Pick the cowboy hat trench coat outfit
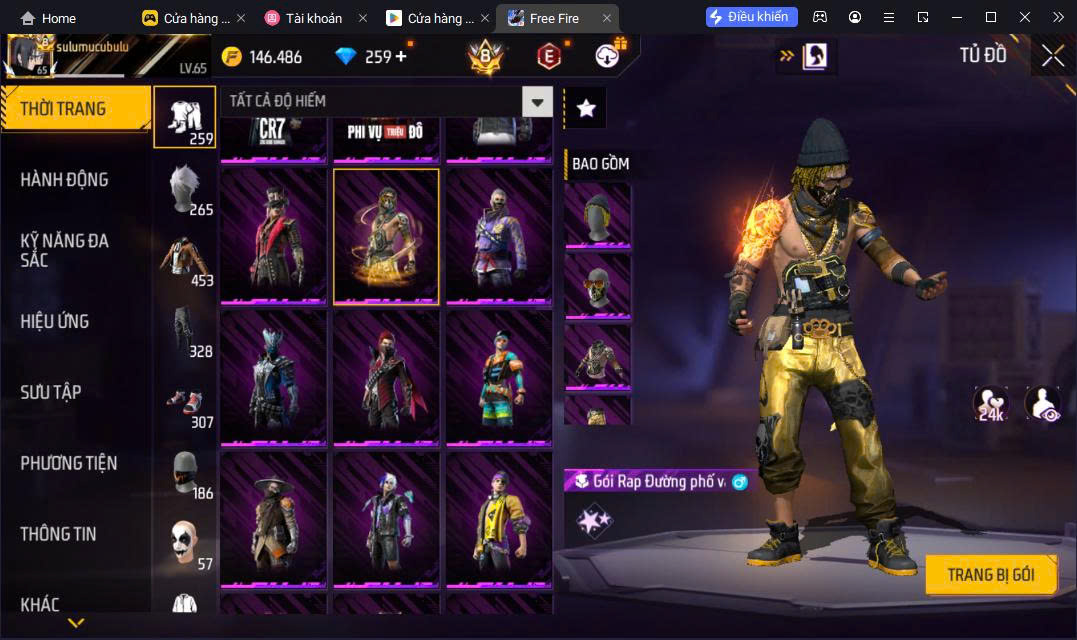Viewport: 1077px width, 640px height. (x=273, y=520)
